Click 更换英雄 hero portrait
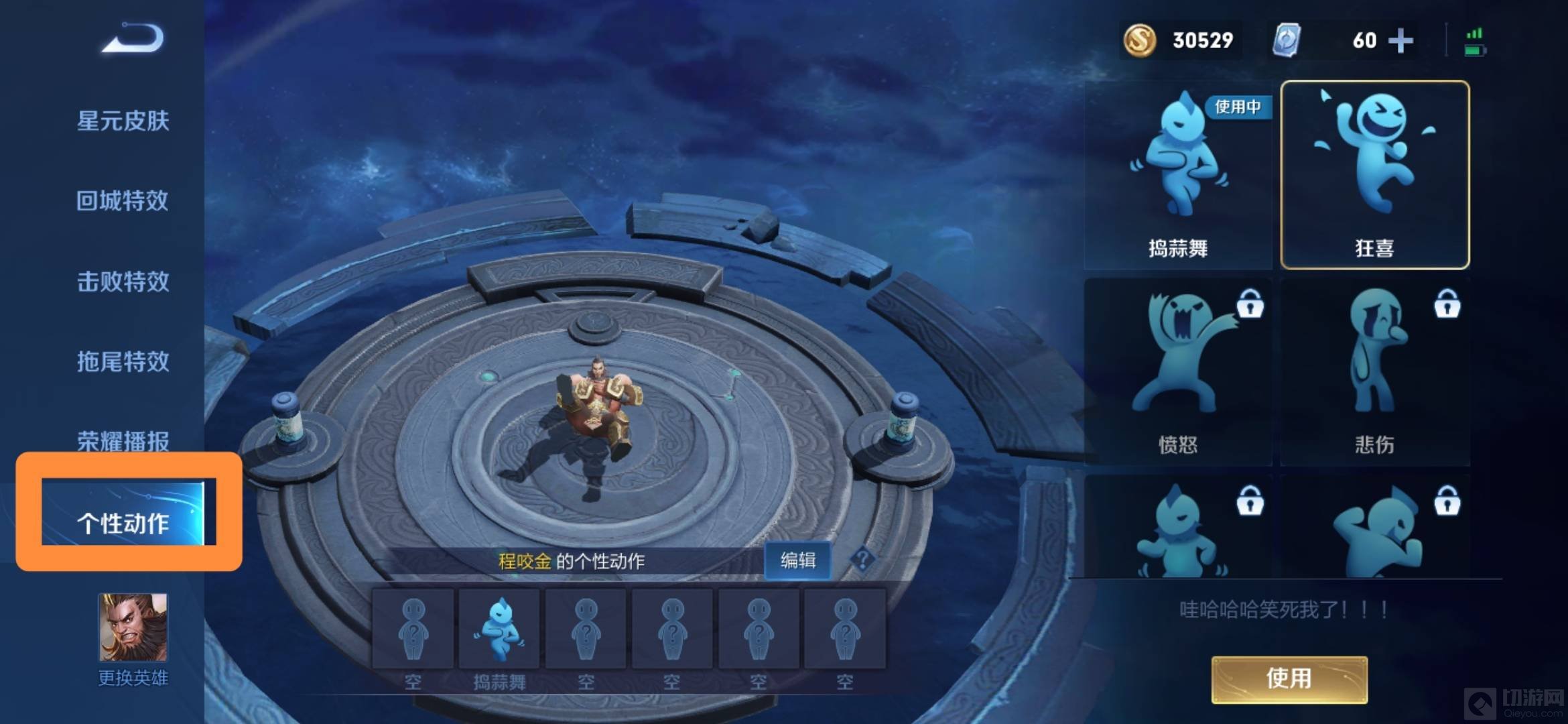The image size is (1568, 724). click(133, 627)
